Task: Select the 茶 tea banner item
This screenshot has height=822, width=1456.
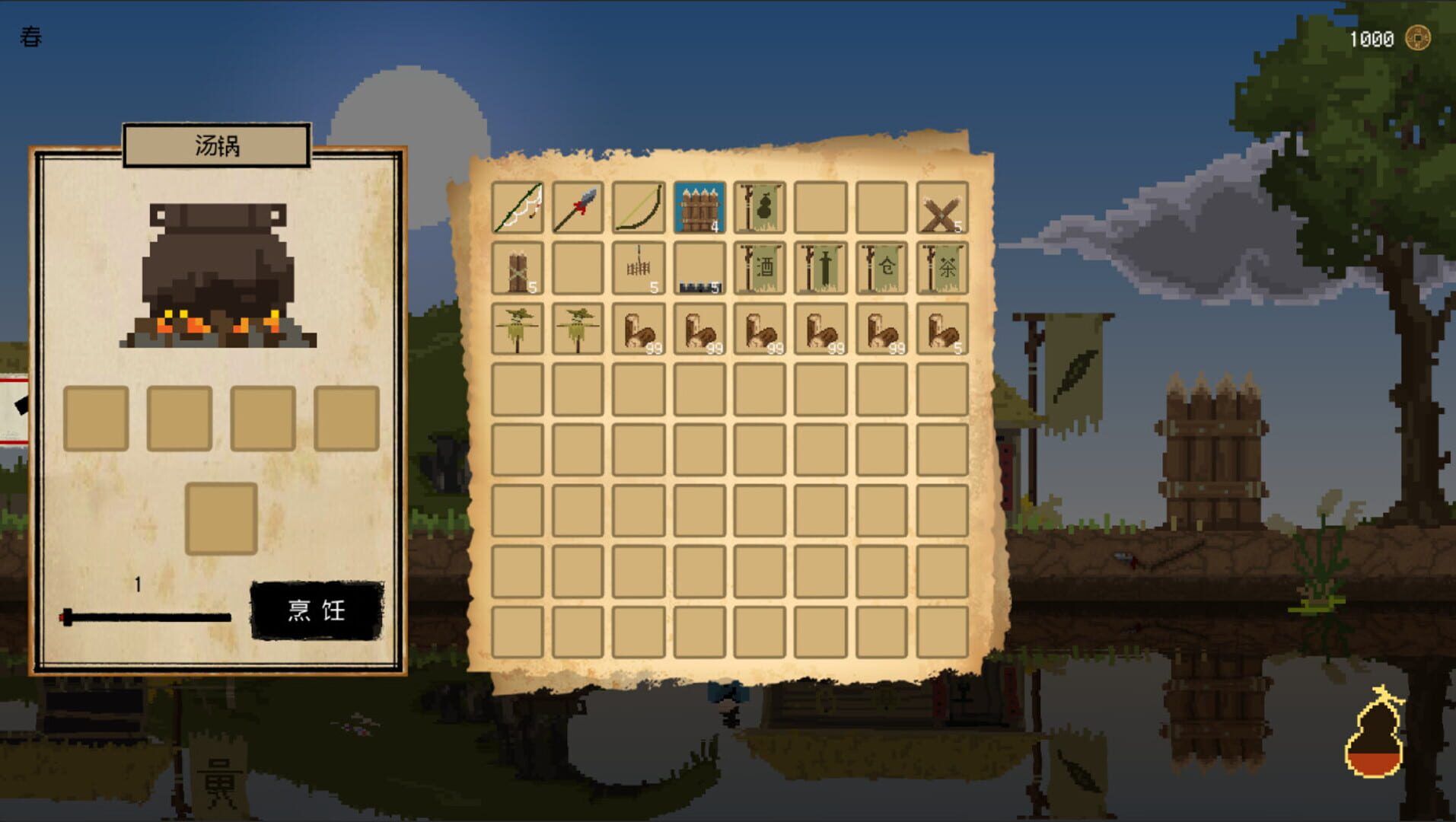Action: click(x=944, y=268)
